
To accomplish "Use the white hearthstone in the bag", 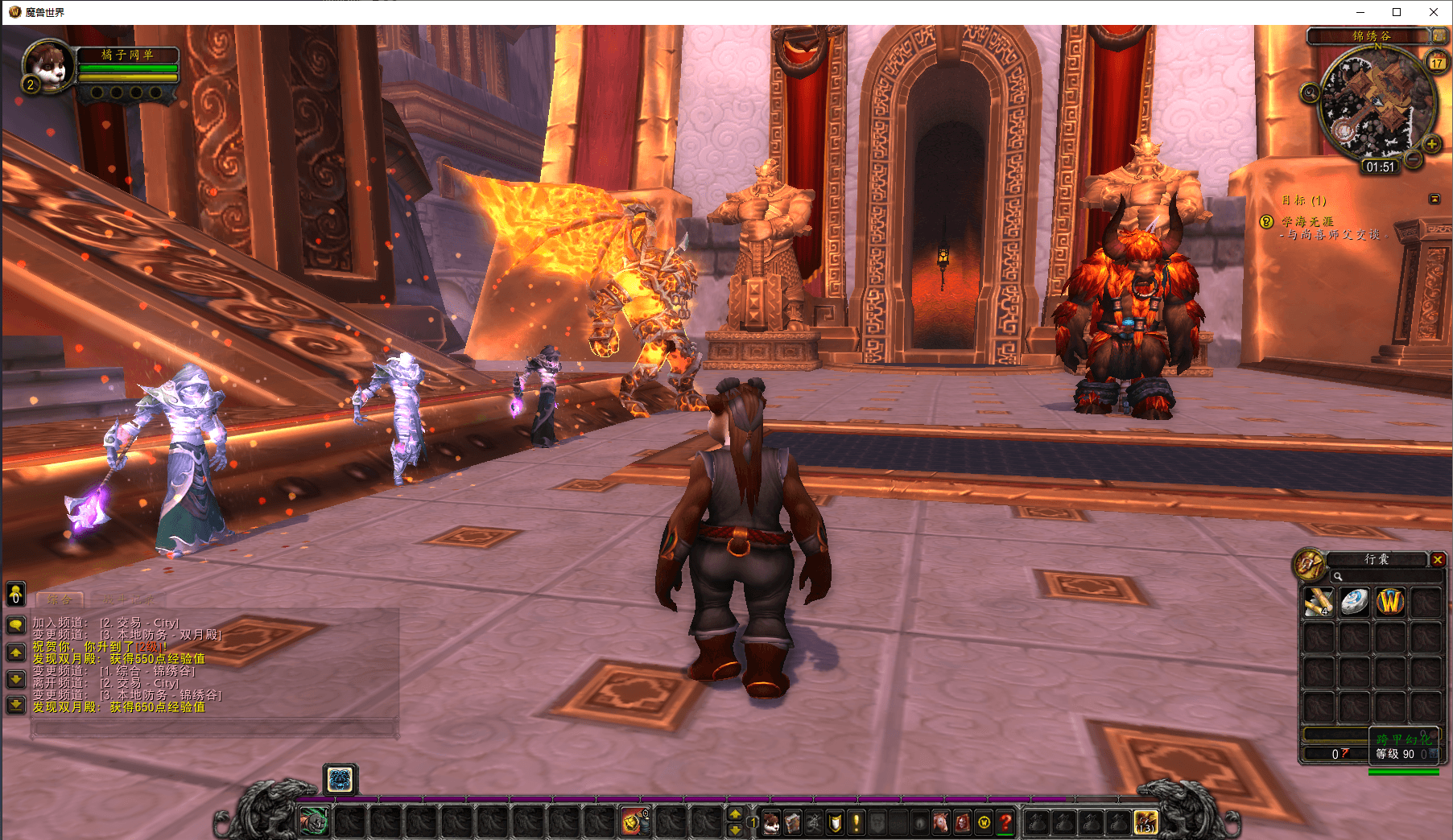I will (1354, 603).
